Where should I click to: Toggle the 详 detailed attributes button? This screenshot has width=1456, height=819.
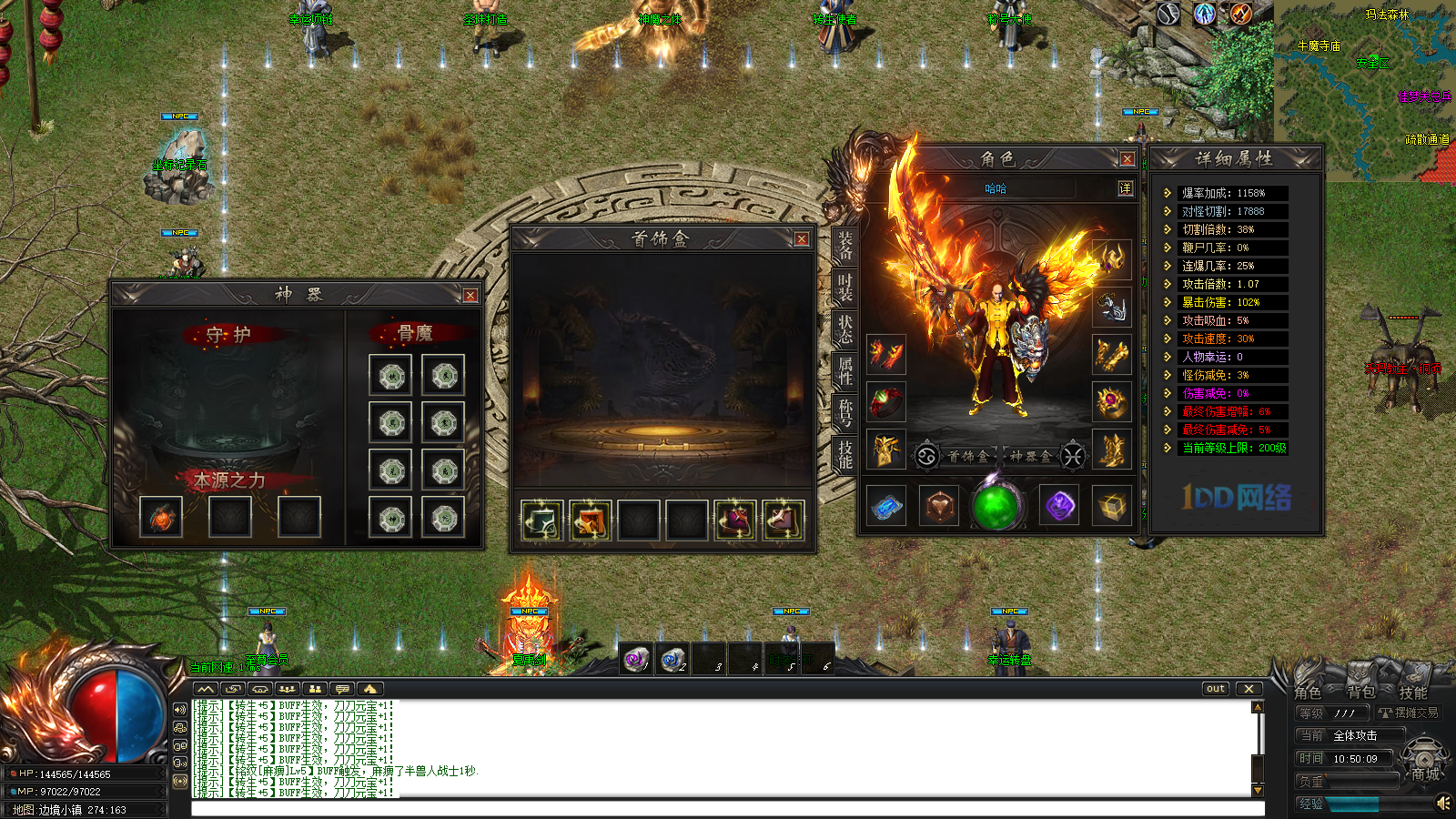click(1126, 188)
